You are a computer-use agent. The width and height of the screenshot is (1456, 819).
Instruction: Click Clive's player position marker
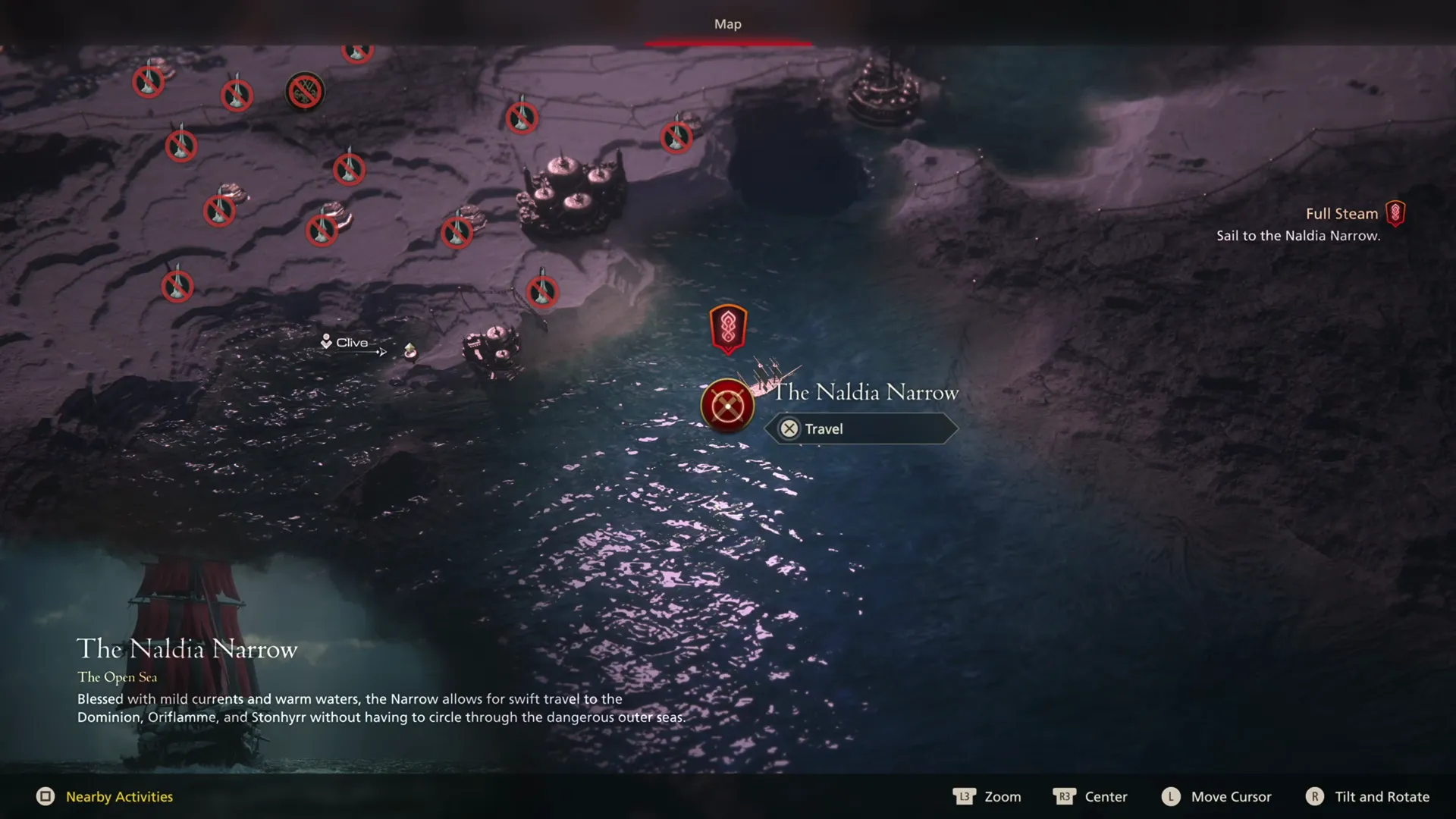(326, 342)
